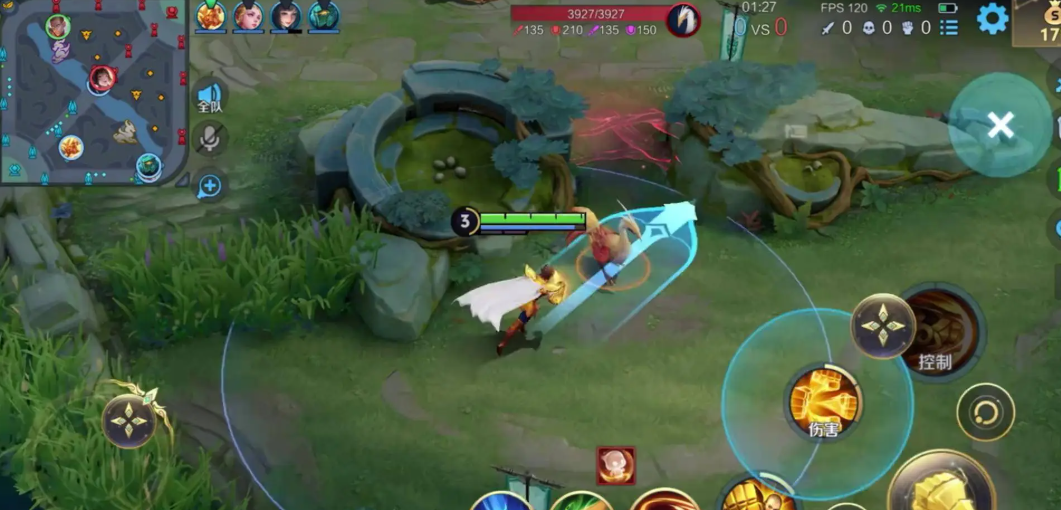Tap the four-point star button in the grass
The image size is (1061, 510).
point(129,420)
